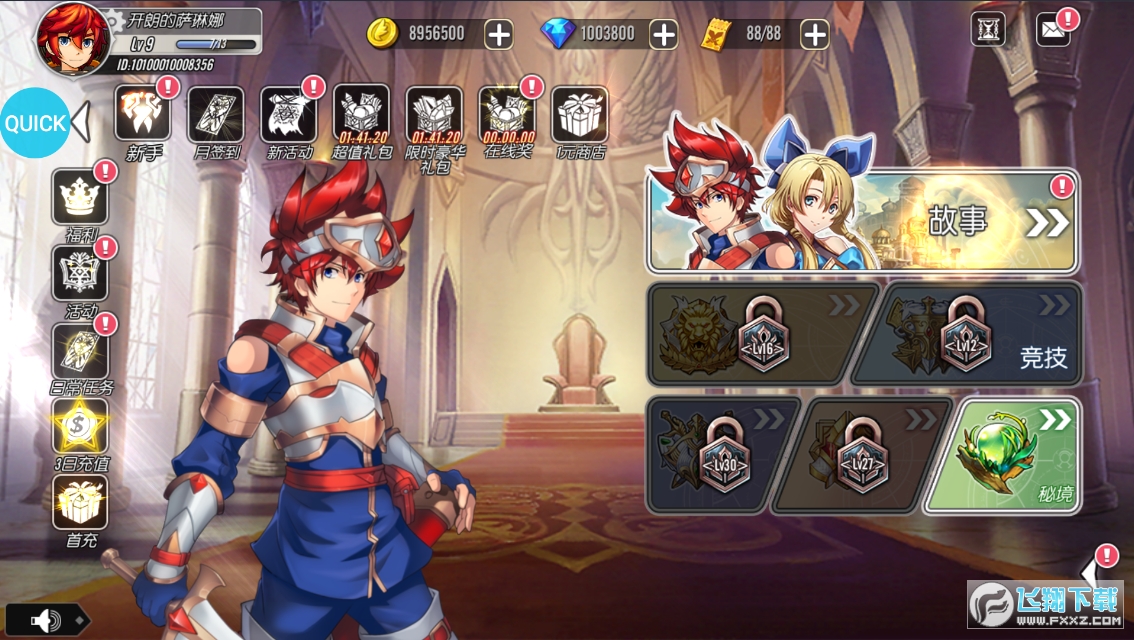This screenshot has width=1134, height=640.
Task: Toggle the sound speaker button
Action: pyautogui.click(x=46, y=621)
